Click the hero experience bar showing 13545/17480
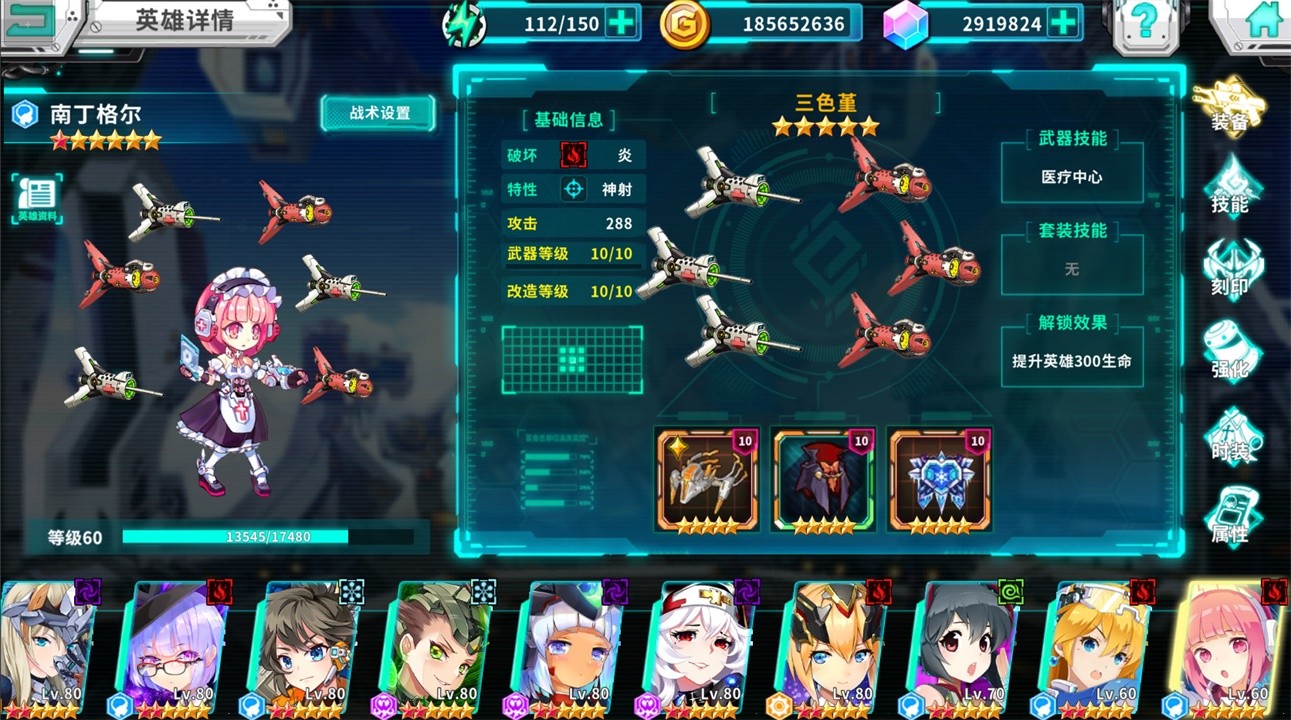 (x=270, y=536)
